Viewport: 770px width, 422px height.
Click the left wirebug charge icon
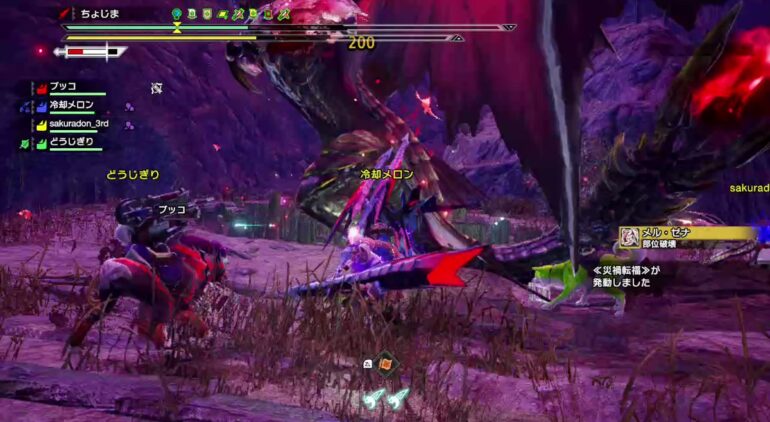pos(372,398)
